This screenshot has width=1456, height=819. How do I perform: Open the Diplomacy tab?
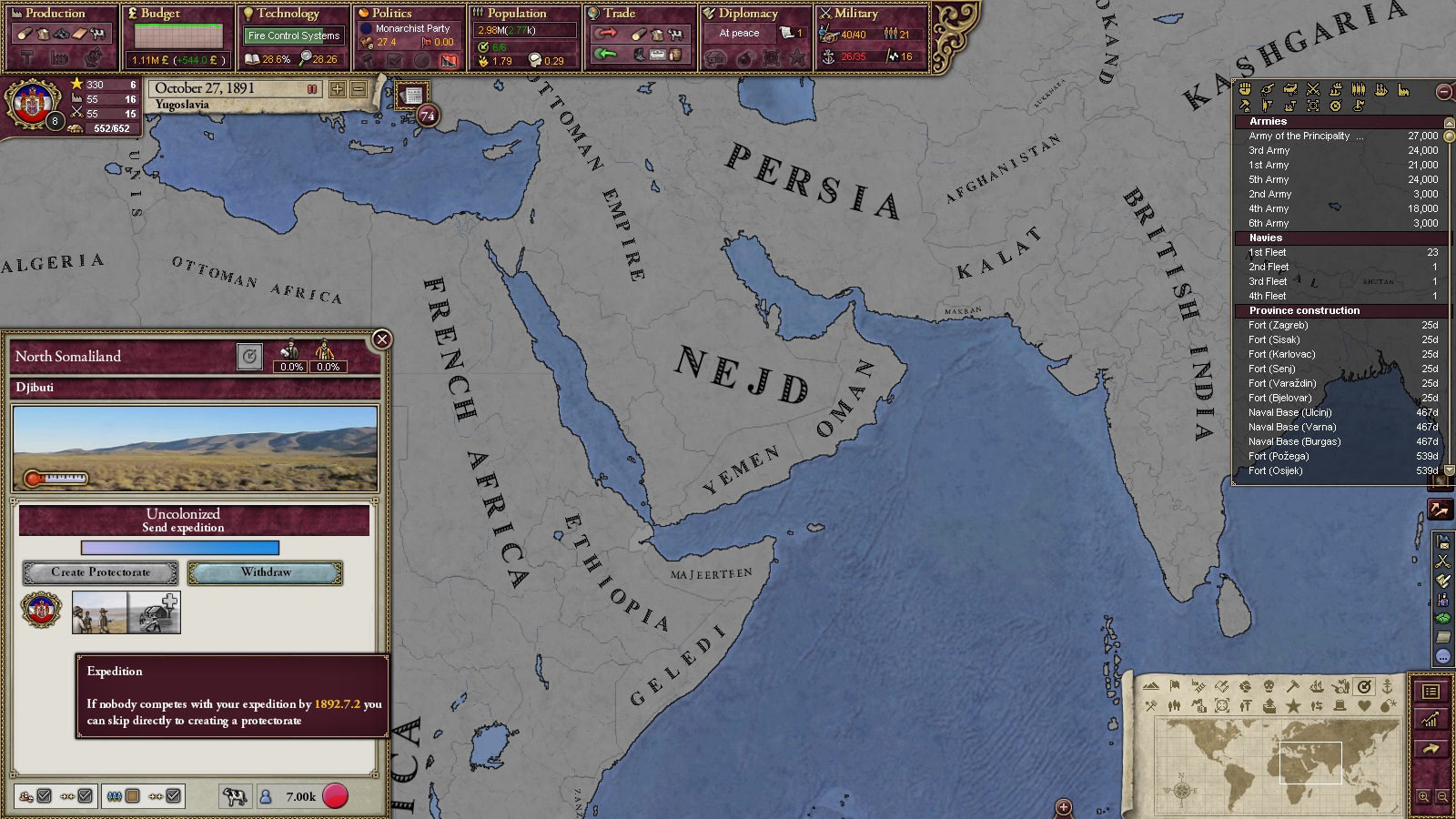[747, 14]
